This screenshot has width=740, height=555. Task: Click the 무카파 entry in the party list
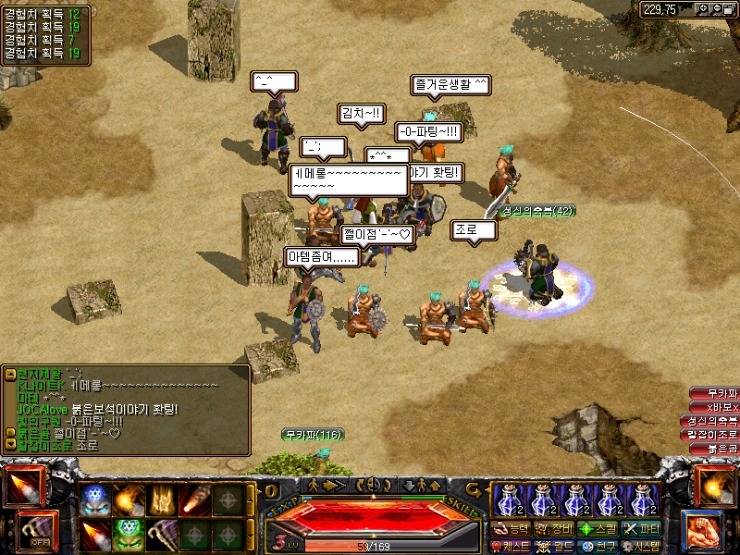(720, 393)
